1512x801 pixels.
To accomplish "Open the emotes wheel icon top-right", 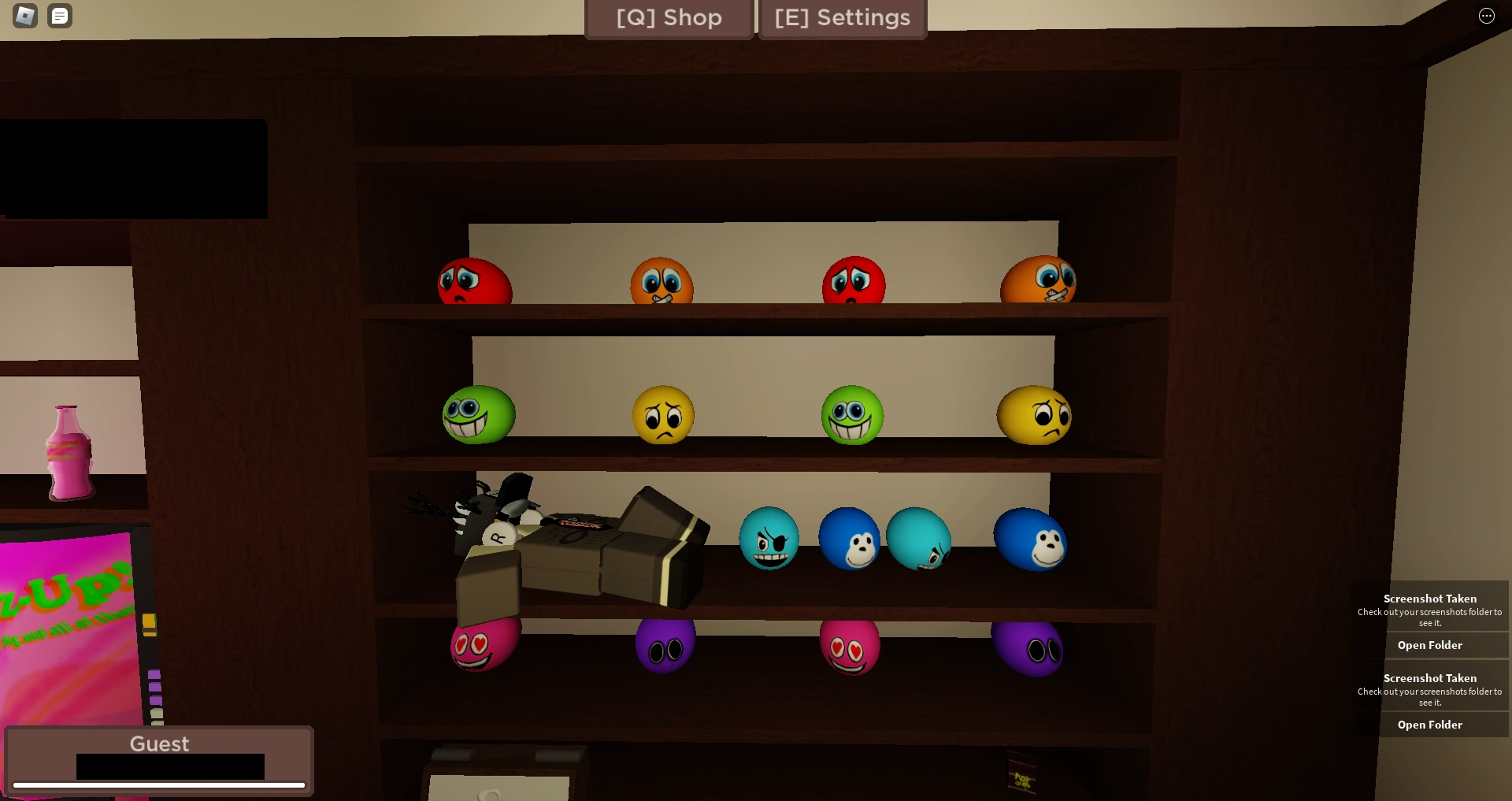I will click(1487, 16).
